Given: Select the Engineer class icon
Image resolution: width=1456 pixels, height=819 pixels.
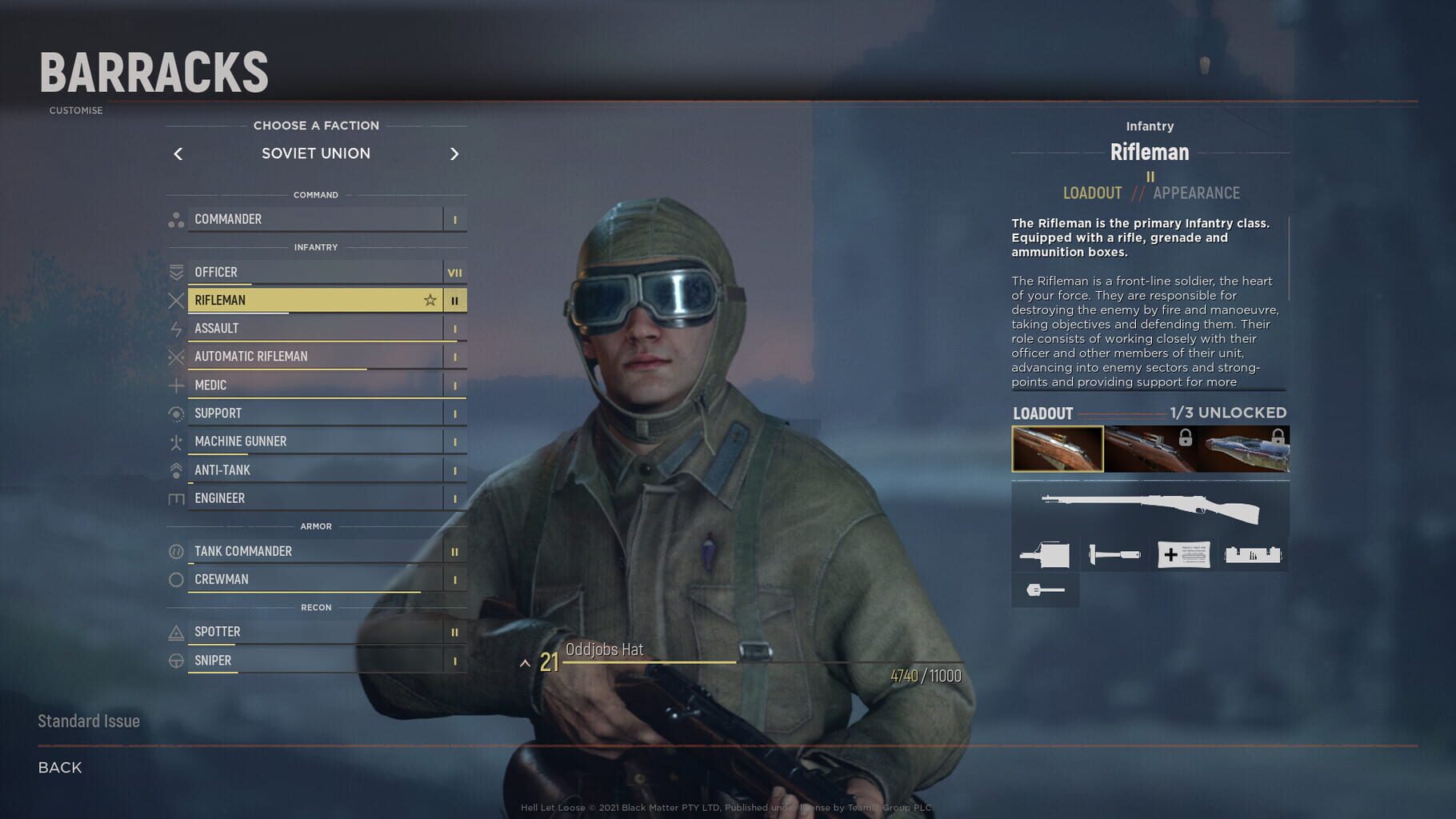Looking at the screenshot, I should [177, 497].
